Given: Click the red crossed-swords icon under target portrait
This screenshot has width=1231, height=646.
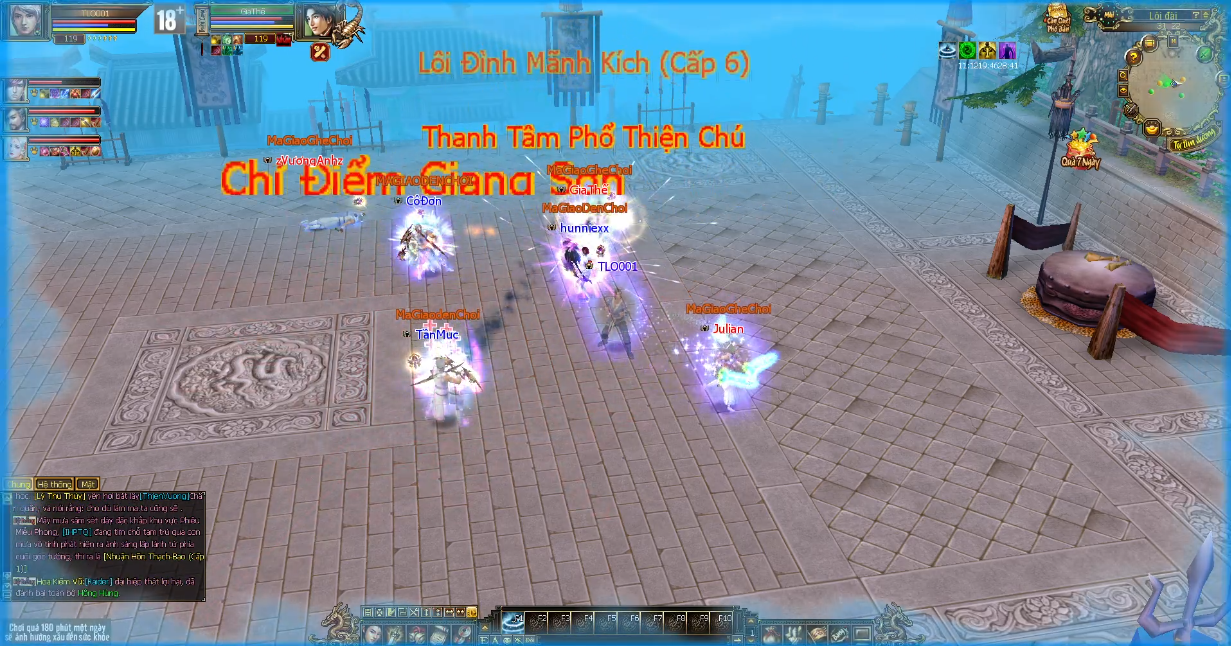Looking at the screenshot, I should pyautogui.click(x=320, y=53).
